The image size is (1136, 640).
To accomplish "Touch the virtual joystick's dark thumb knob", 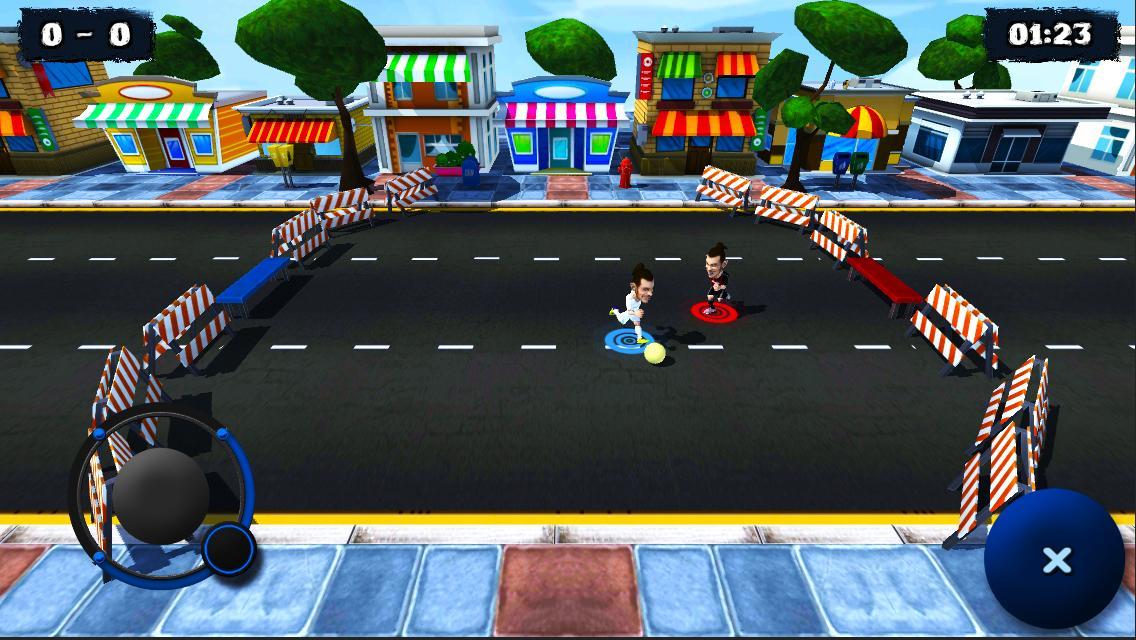I will tap(160, 495).
